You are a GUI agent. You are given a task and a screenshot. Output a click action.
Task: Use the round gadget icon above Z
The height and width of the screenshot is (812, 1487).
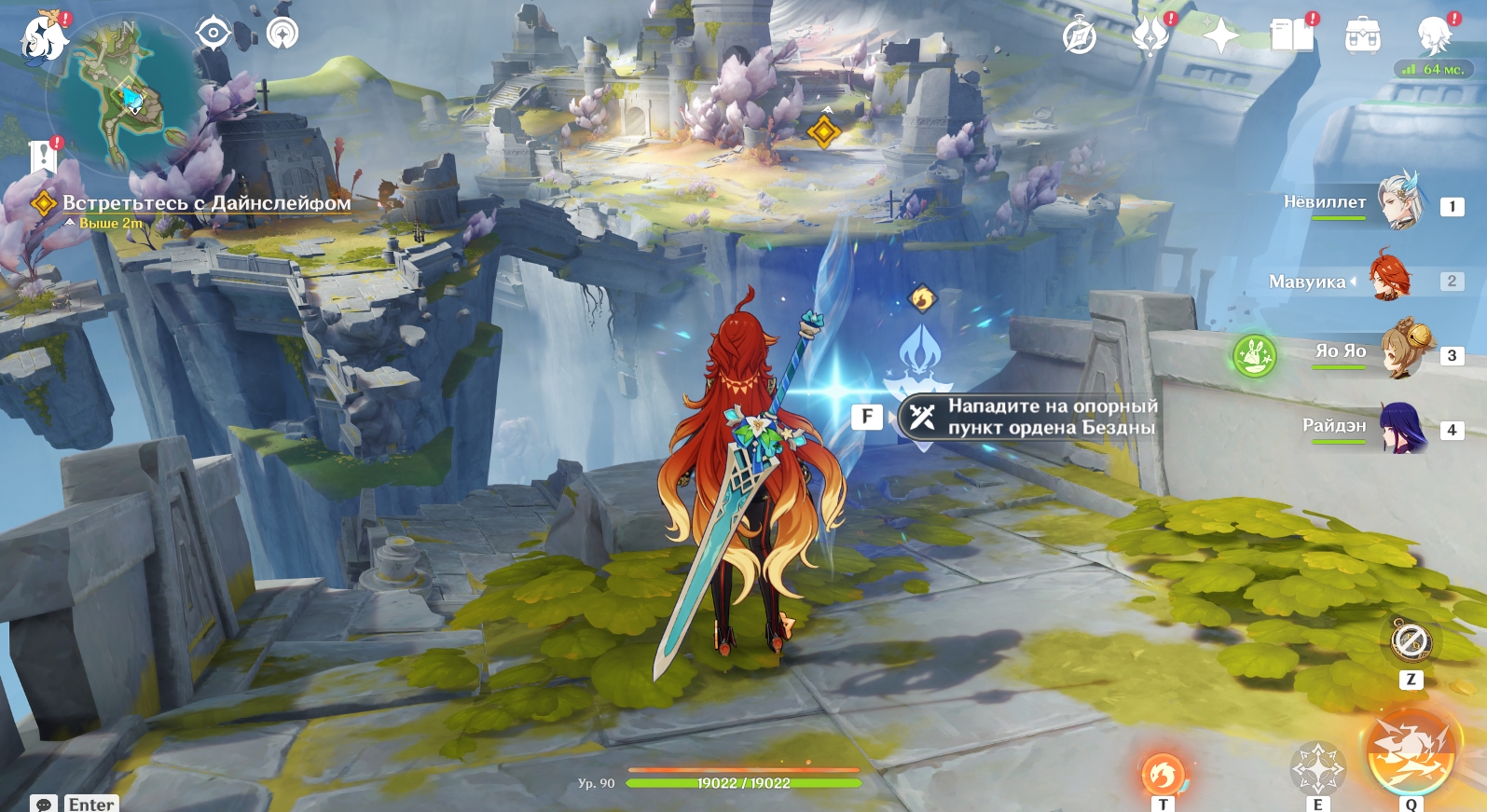point(1411,642)
